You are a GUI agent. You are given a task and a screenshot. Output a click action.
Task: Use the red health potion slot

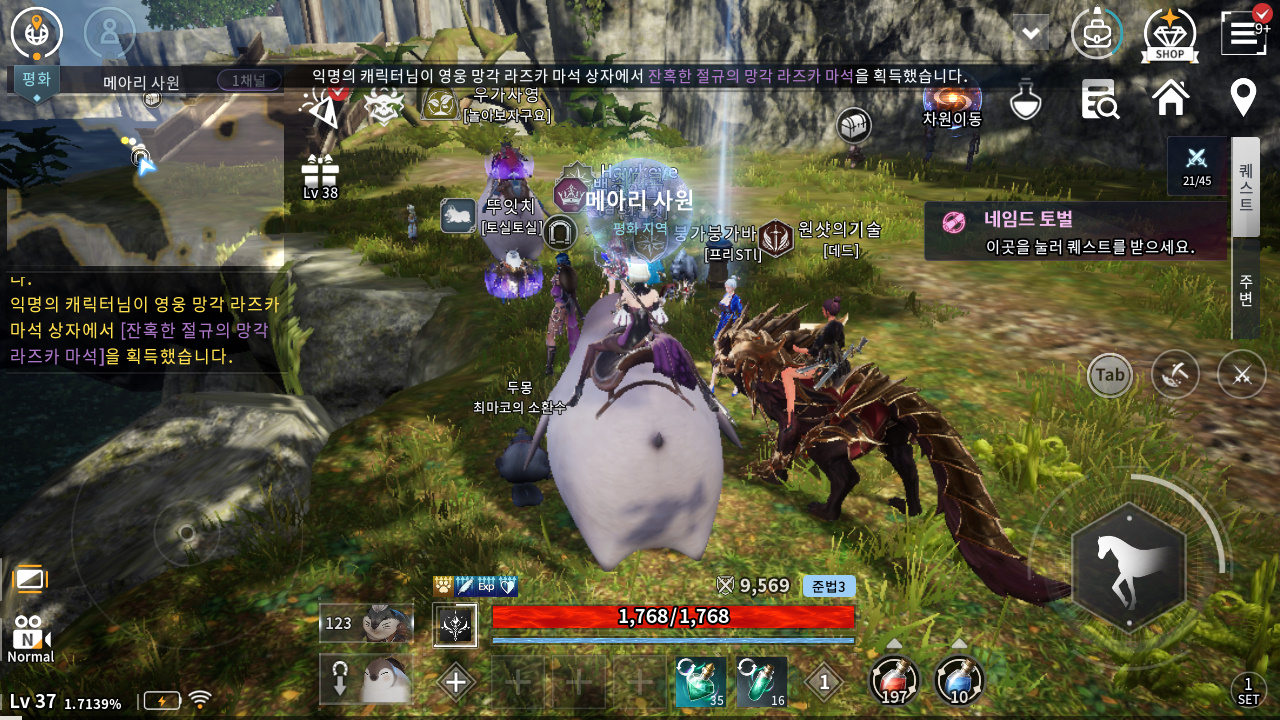(894, 681)
